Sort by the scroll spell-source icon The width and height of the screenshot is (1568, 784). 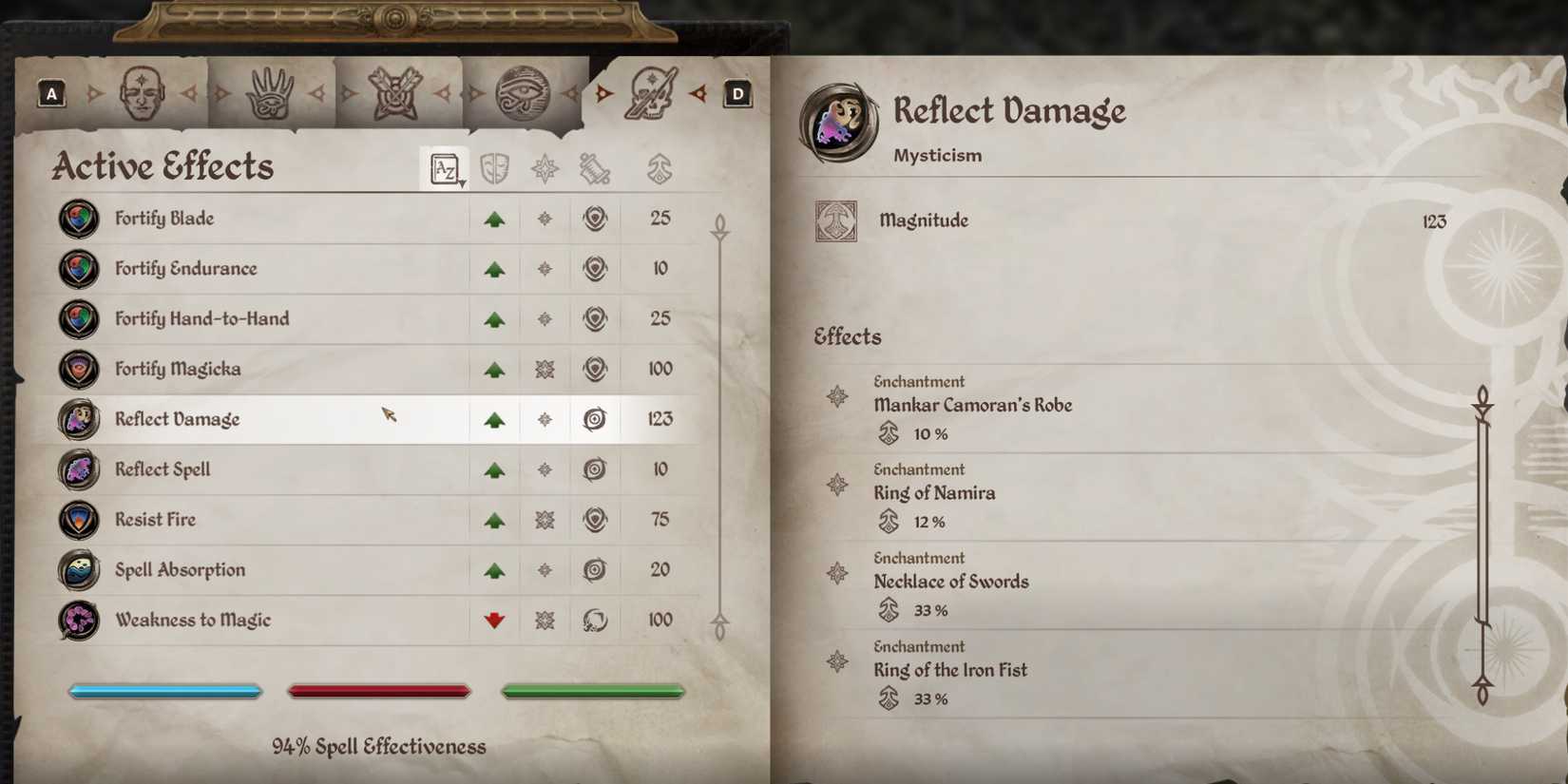pyautogui.click(x=594, y=167)
